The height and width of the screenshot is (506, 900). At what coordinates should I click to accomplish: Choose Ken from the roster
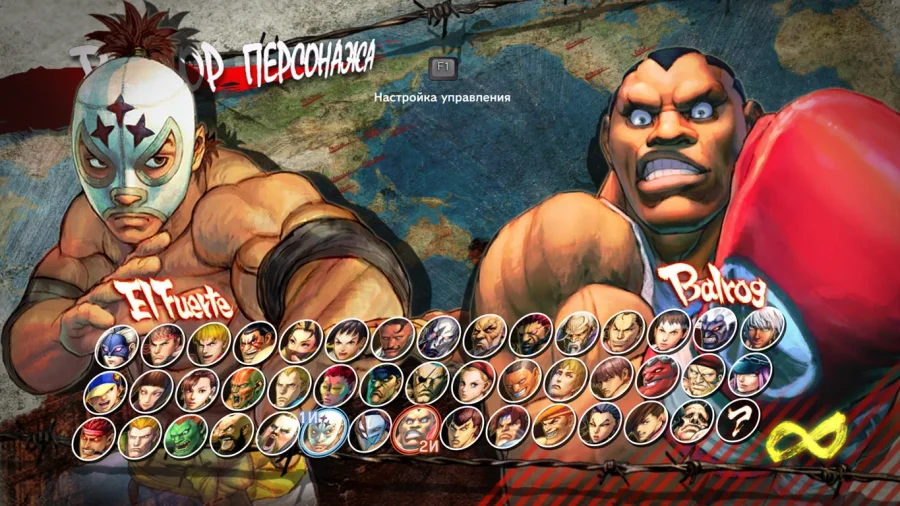coord(209,343)
